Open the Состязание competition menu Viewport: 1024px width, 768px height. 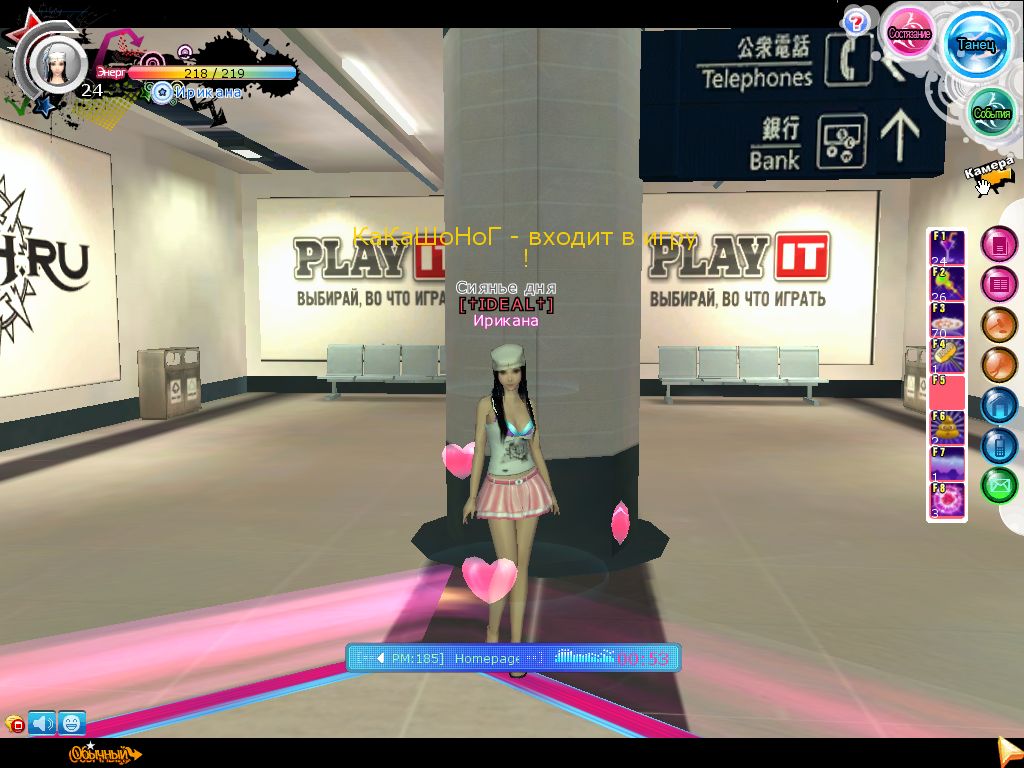[910, 32]
